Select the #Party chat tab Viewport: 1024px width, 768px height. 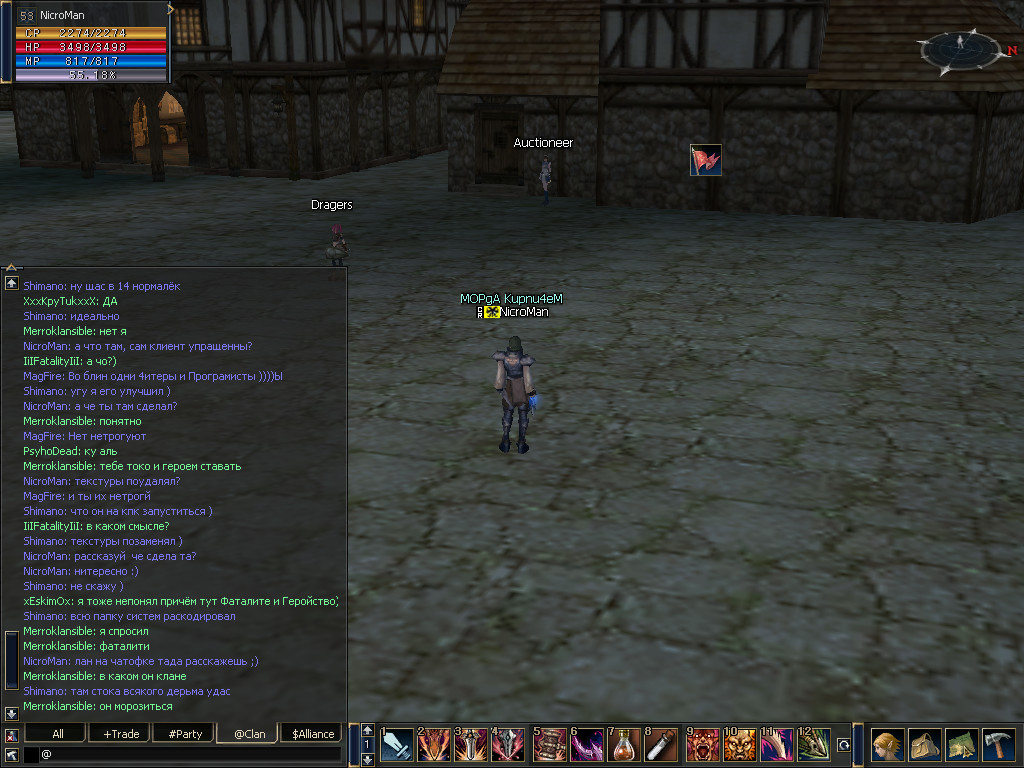tap(185, 734)
